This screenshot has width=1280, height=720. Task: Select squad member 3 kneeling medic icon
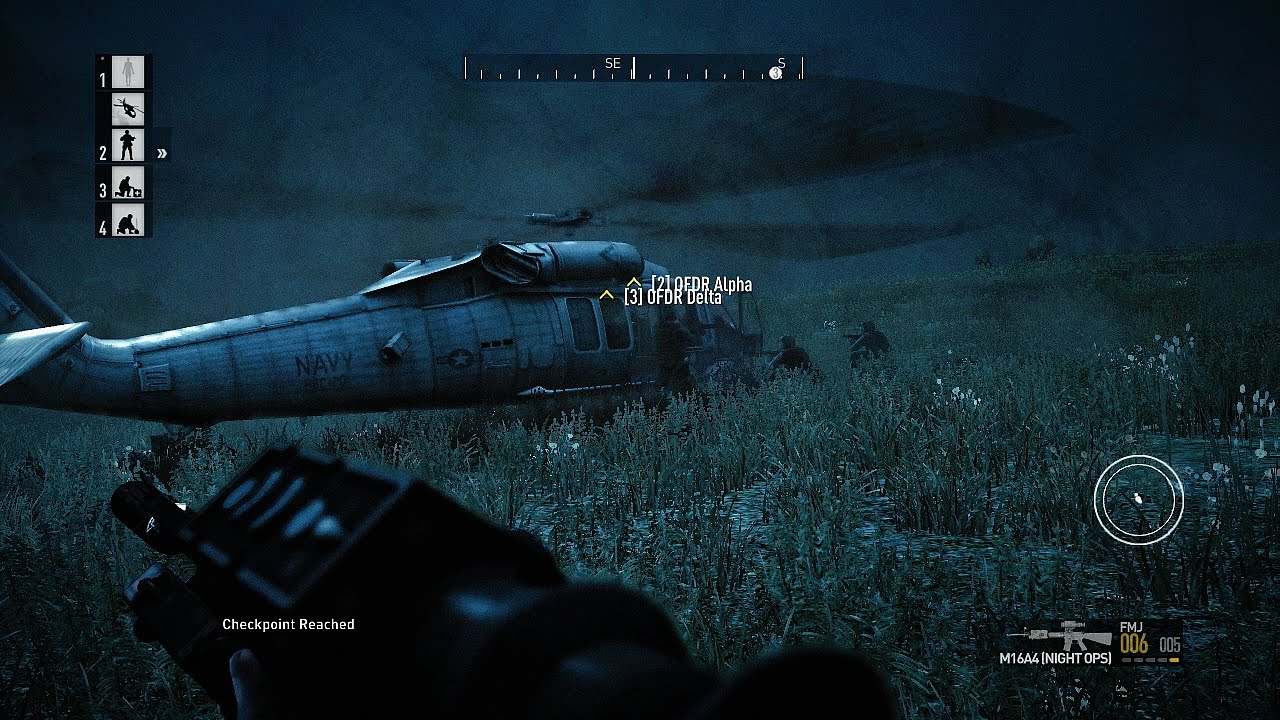click(128, 183)
